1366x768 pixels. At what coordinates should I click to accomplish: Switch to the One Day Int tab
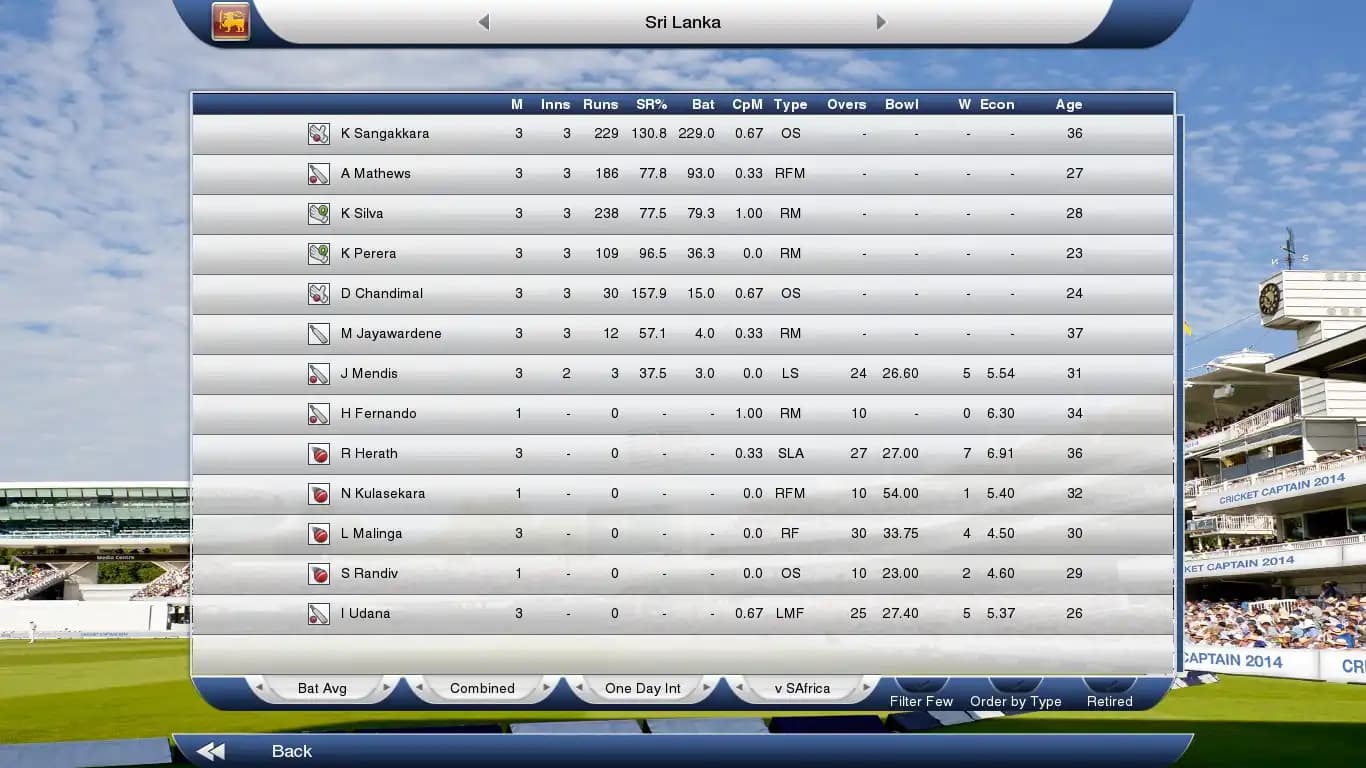coord(641,688)
